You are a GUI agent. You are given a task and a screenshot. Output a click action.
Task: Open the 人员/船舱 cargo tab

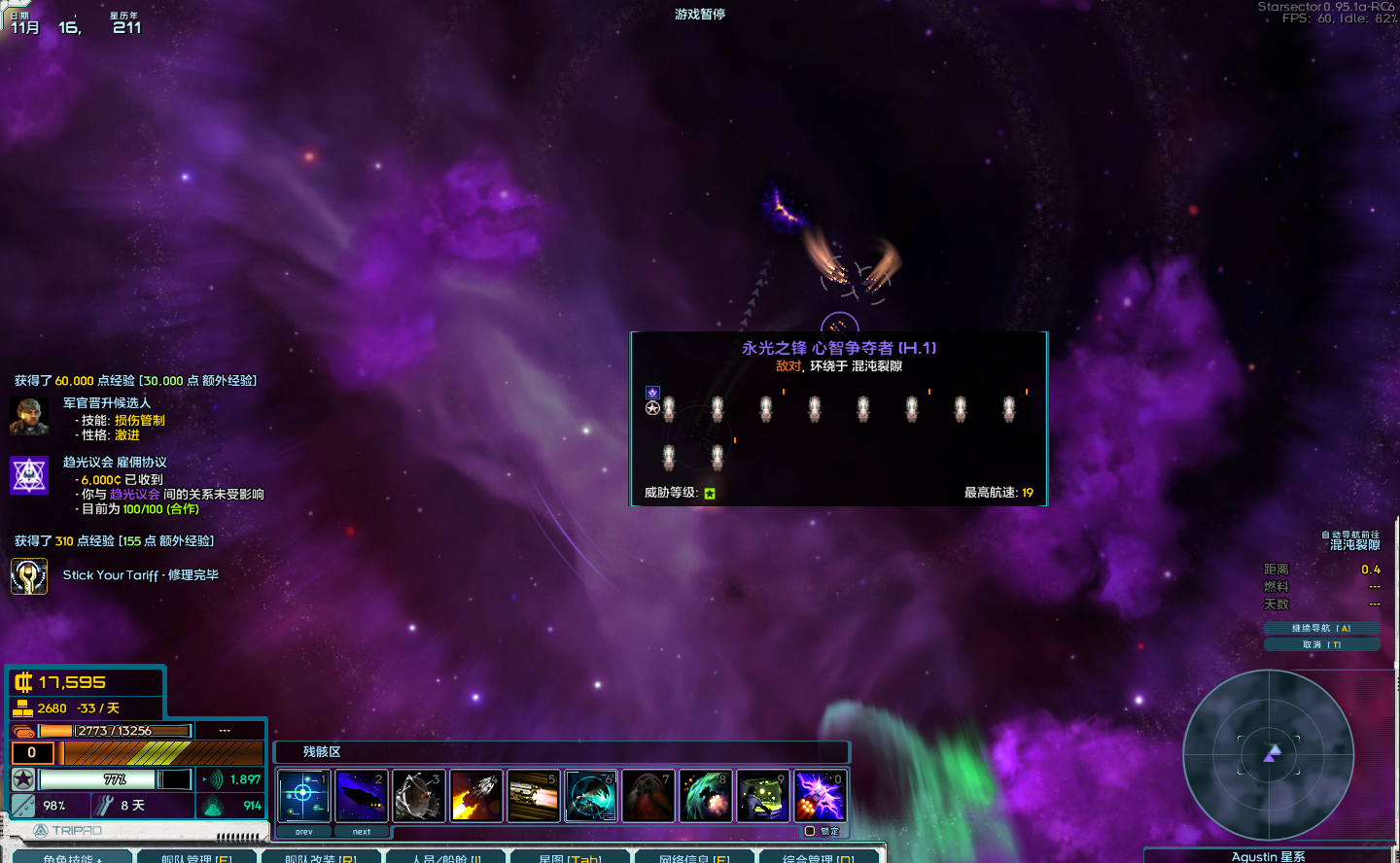click(445, 857)
